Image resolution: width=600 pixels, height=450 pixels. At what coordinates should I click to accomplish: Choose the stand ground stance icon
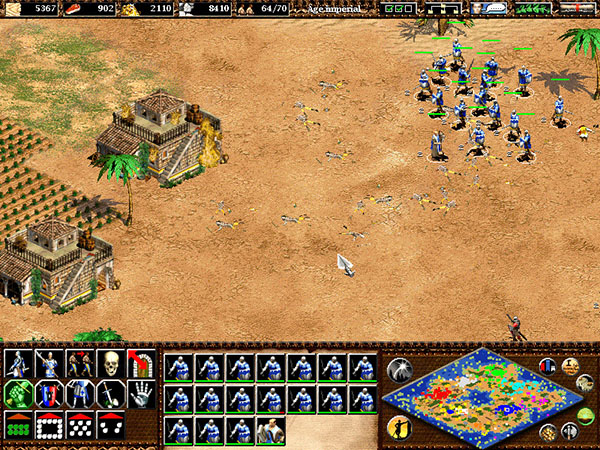tap(80, 394)
